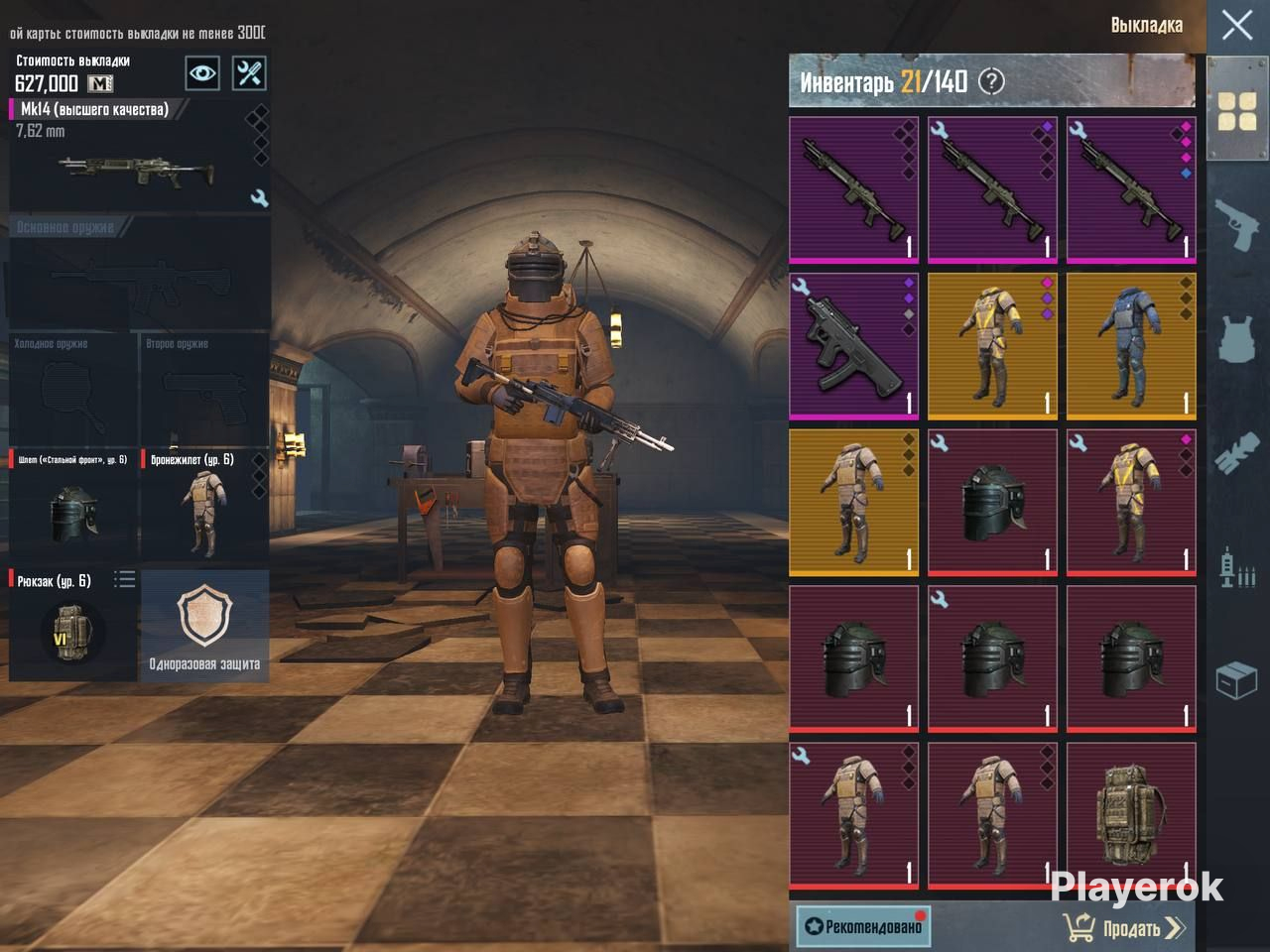The image size is (1270, 952).
Task: Select the equipped level 6 body armor slot
Action: (204, 506)
